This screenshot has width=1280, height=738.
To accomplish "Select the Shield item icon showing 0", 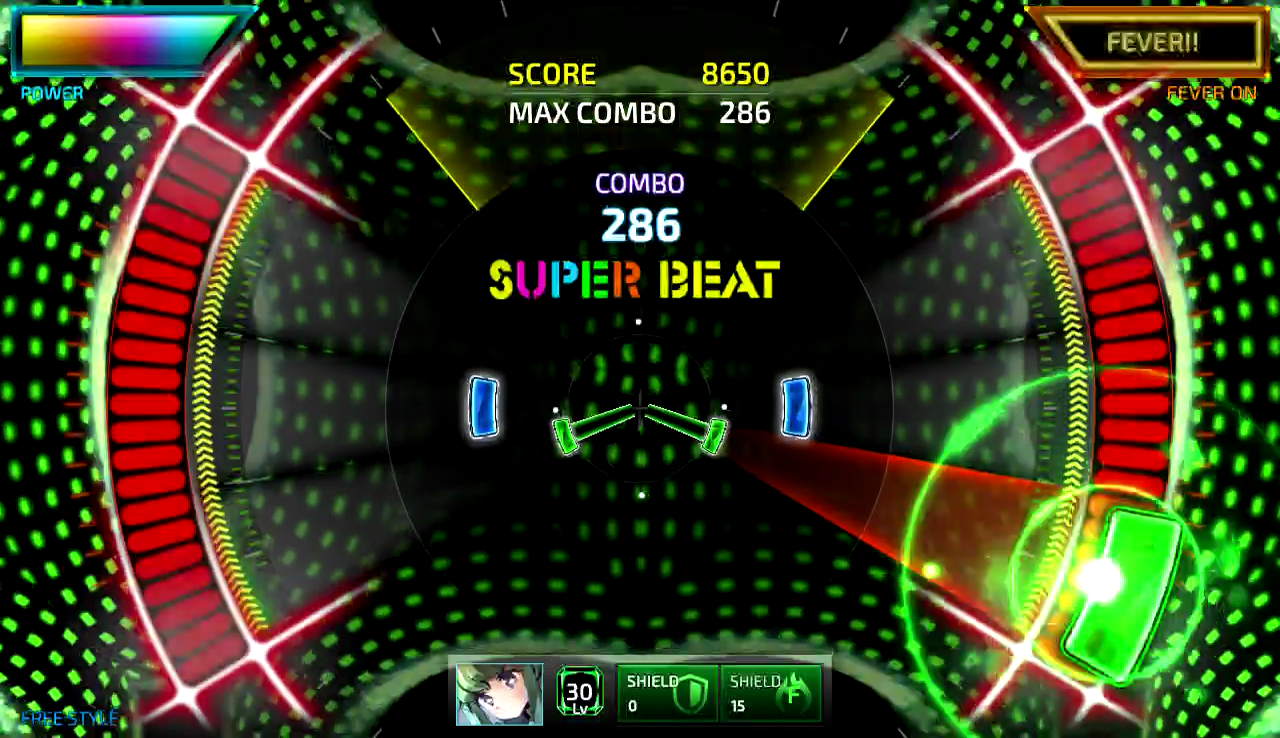I will (667, 692).
